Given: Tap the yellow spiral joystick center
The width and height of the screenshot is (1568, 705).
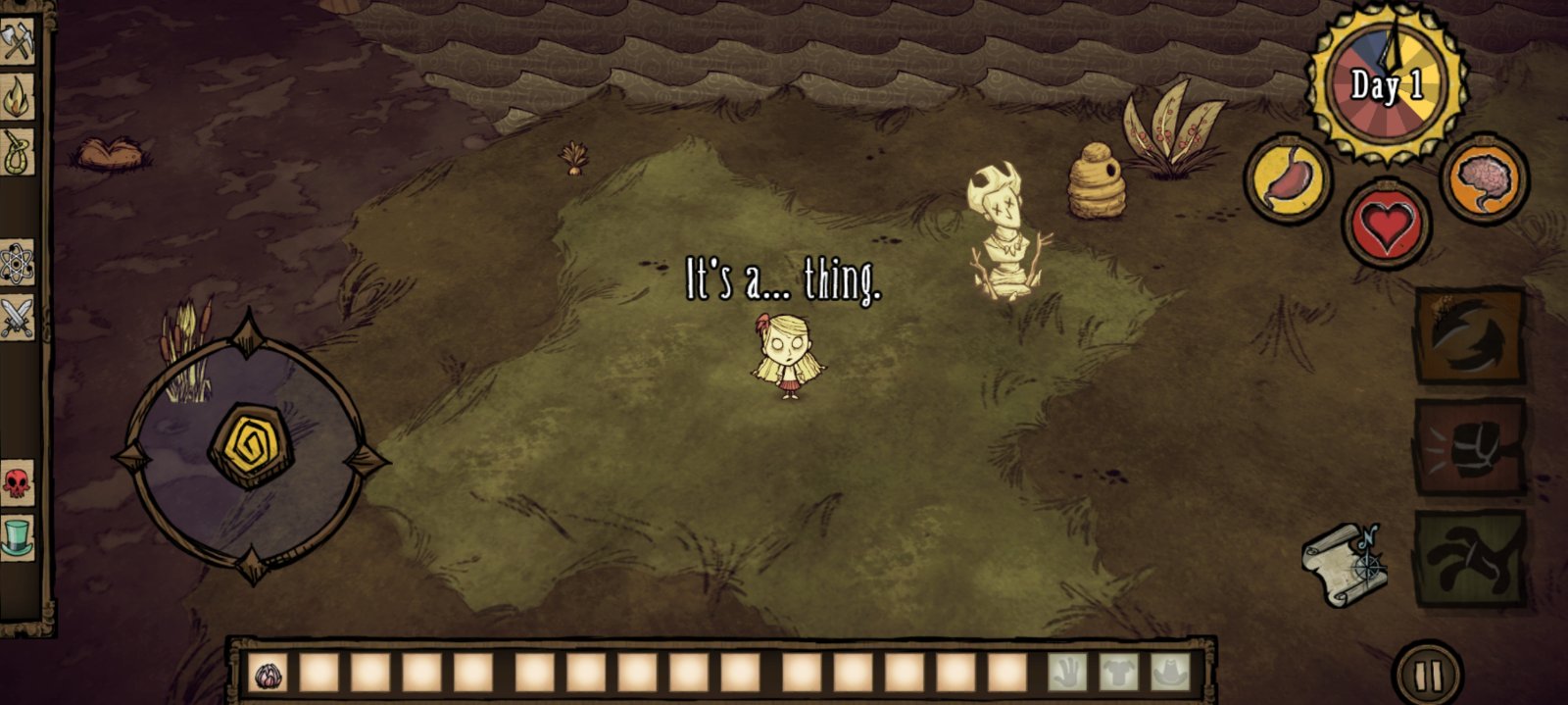Looking at the screenshot, I should point(250,444).
